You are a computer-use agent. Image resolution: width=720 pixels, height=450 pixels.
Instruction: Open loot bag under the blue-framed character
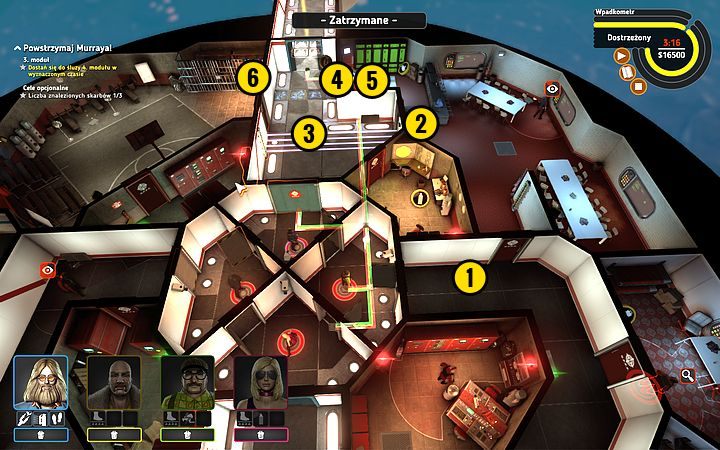point(41,435)
